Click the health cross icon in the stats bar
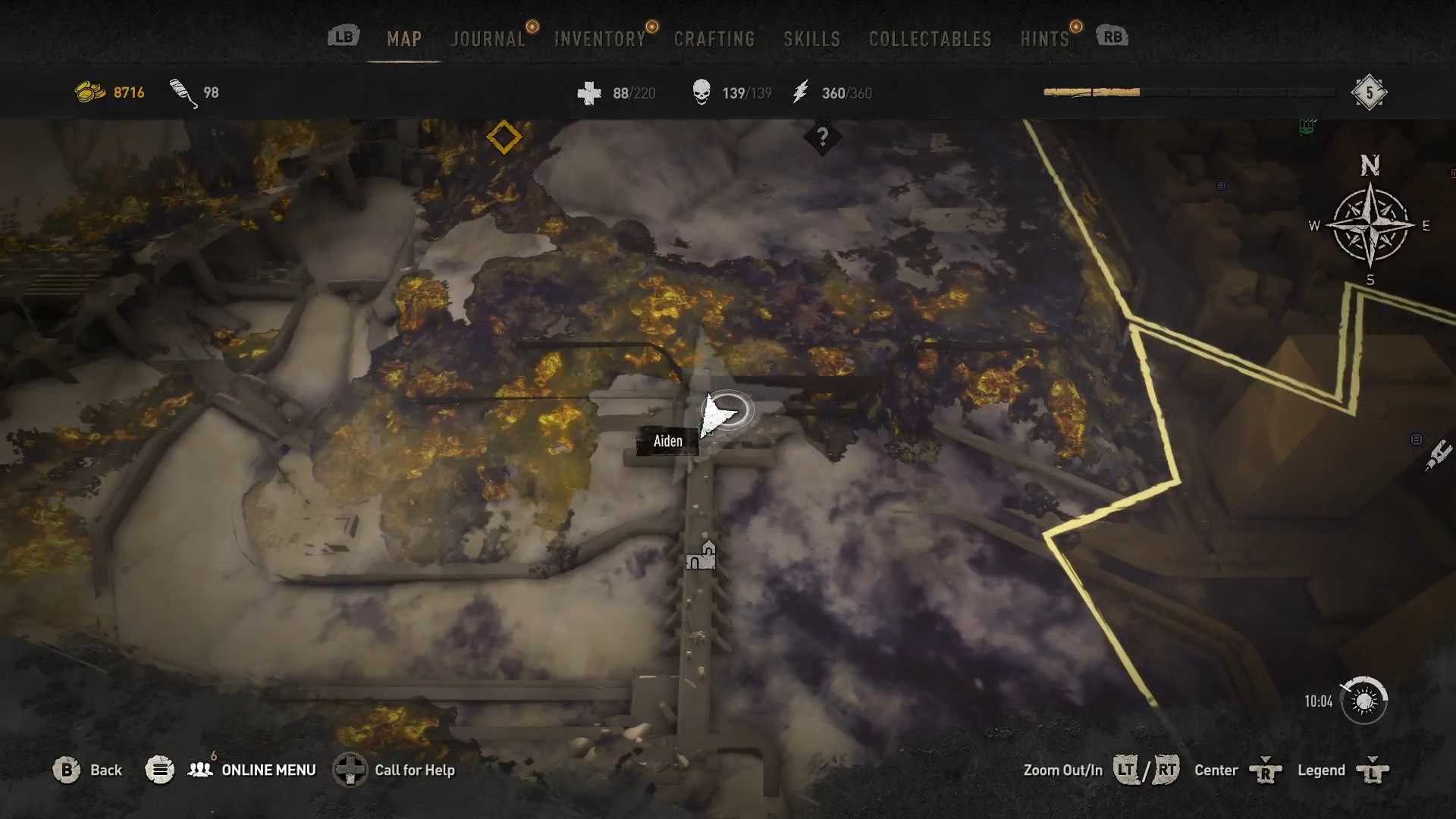 590,92
